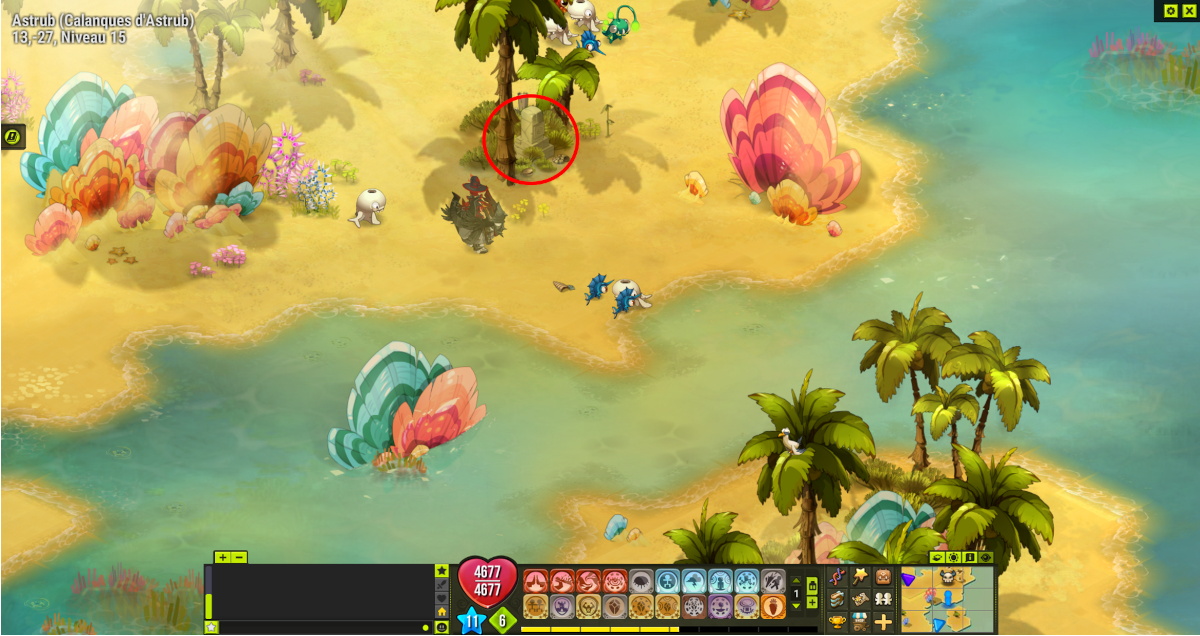Shrink the chat box with the minus button
1200x636 pixels.
coord(239,557)
